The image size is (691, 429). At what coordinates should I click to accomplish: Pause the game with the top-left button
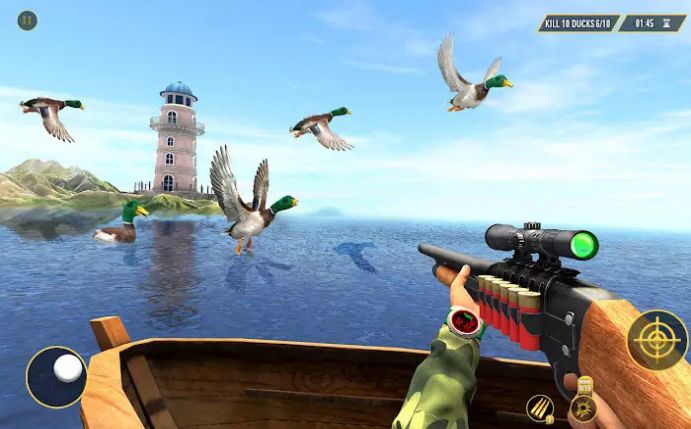click(27, 20)
